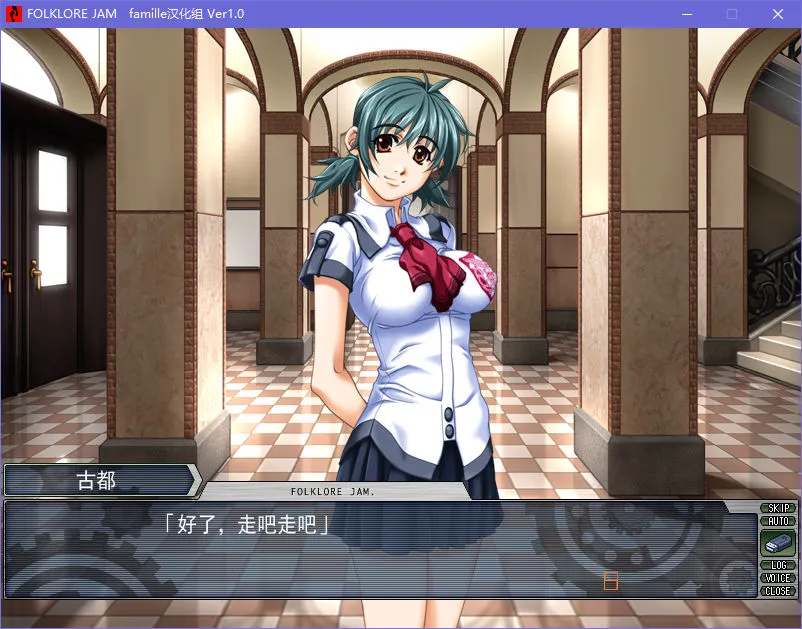Viewport: 802px width, 629px height.
Task: Click the USB flash drive icon
Action: pos(777,543)
